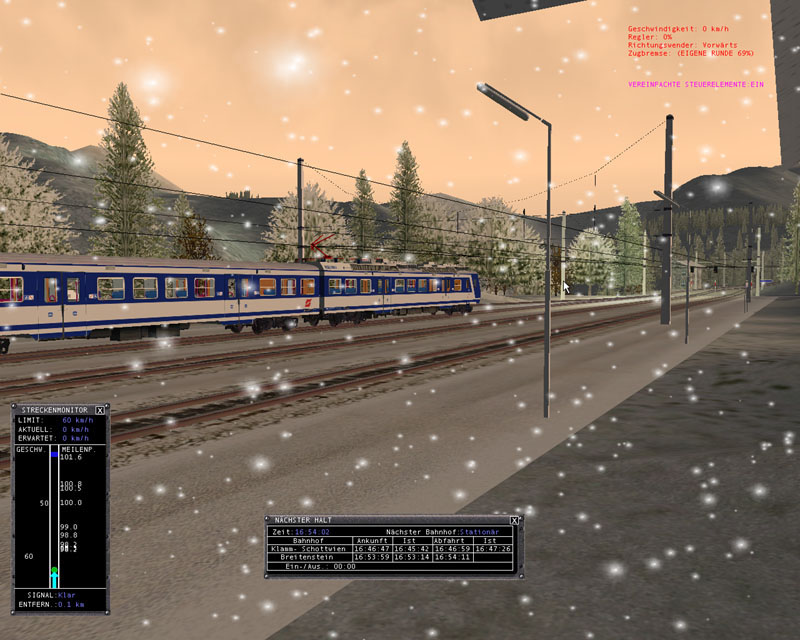Close the Nächster Halt window
Screen dimensions: 800x640
[x=514, y=521]
